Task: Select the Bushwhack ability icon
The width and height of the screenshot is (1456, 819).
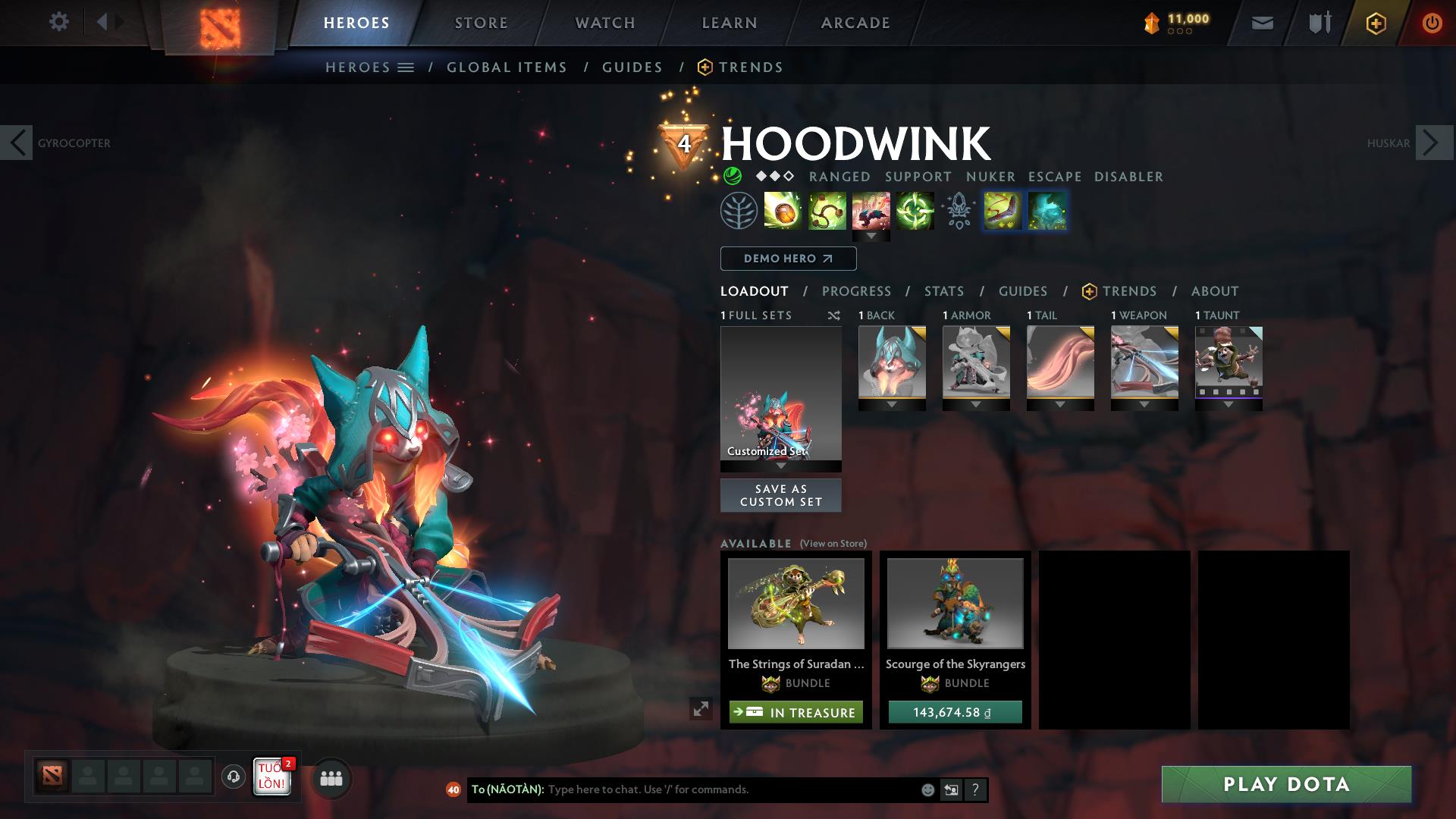Action: [x=827, y=212]
